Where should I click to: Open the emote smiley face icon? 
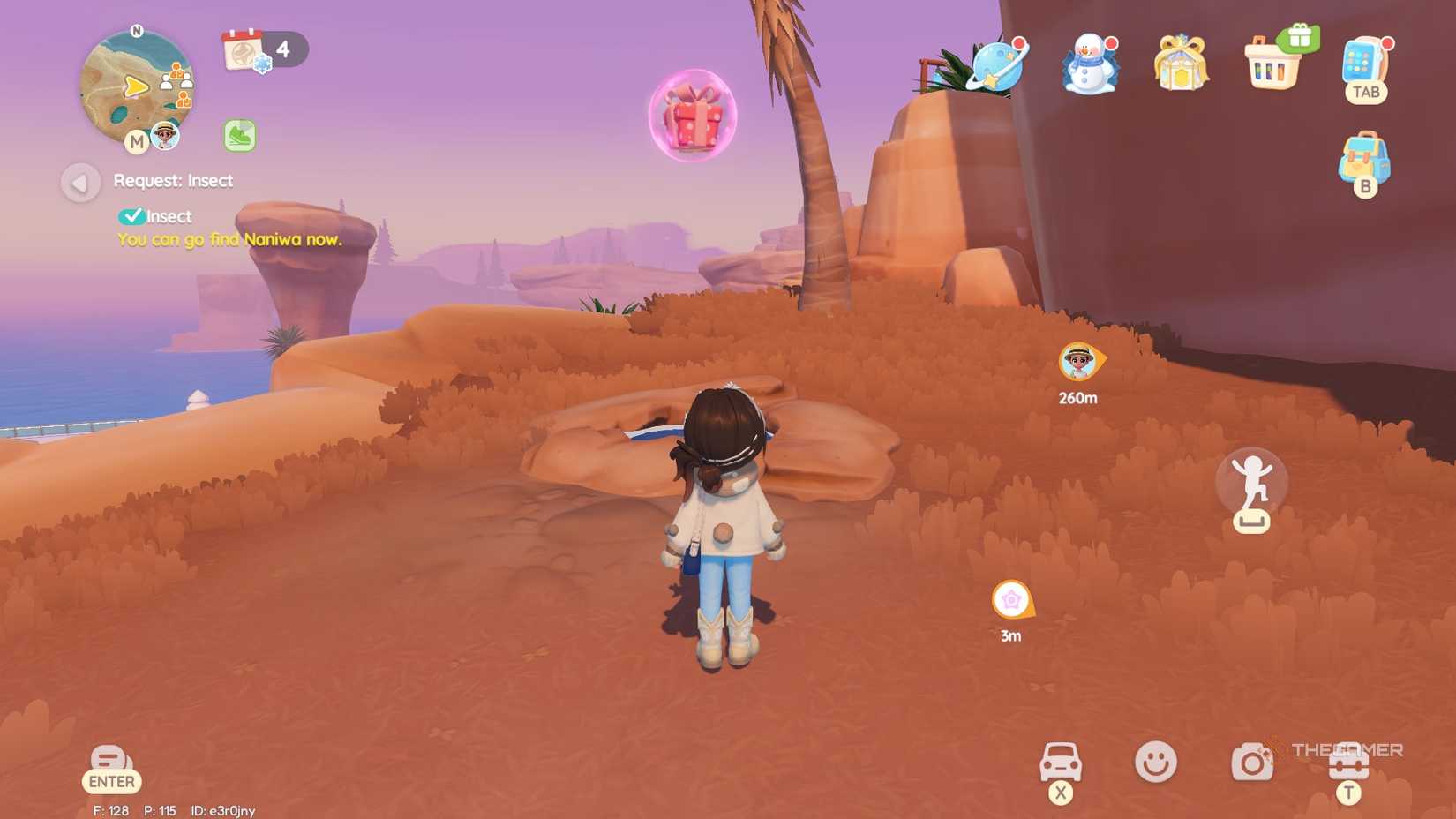coord(1157,761)
